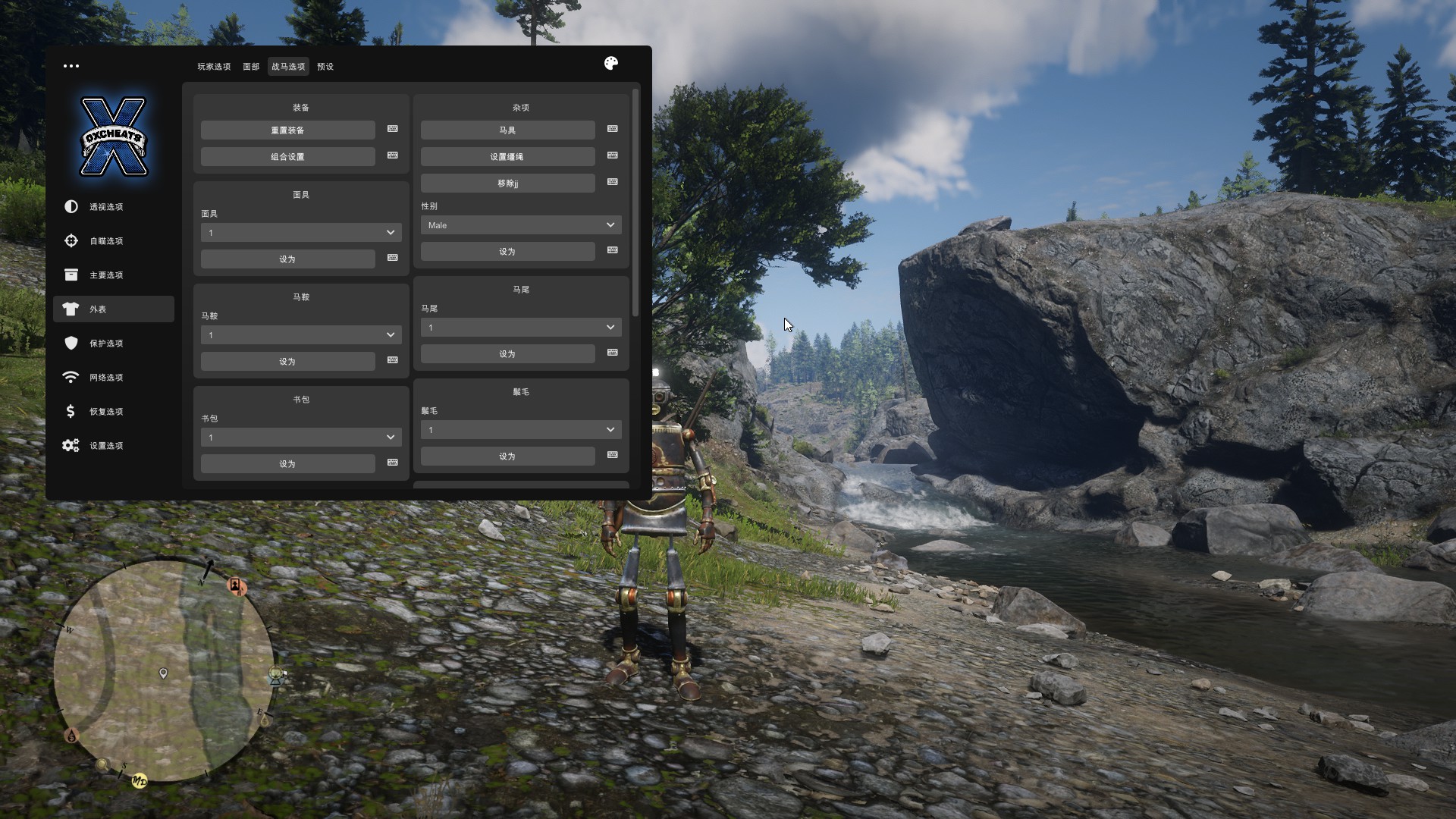This screenshot has height=819, width=1456.
Task: Open the 主要选项 menu entry
Action: click(106, 275)
